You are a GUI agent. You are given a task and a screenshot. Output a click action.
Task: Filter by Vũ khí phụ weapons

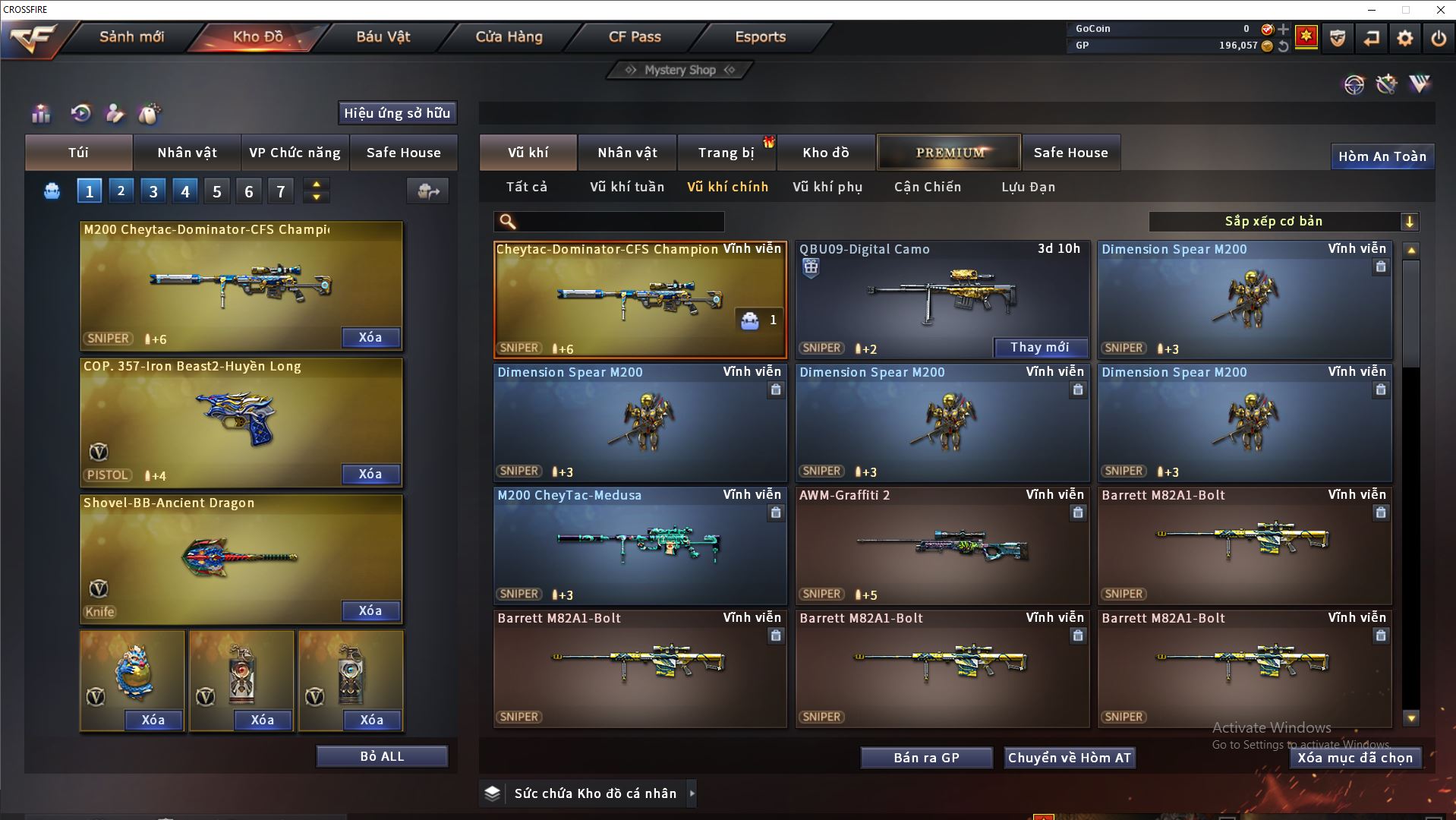(x=827, y=187)
